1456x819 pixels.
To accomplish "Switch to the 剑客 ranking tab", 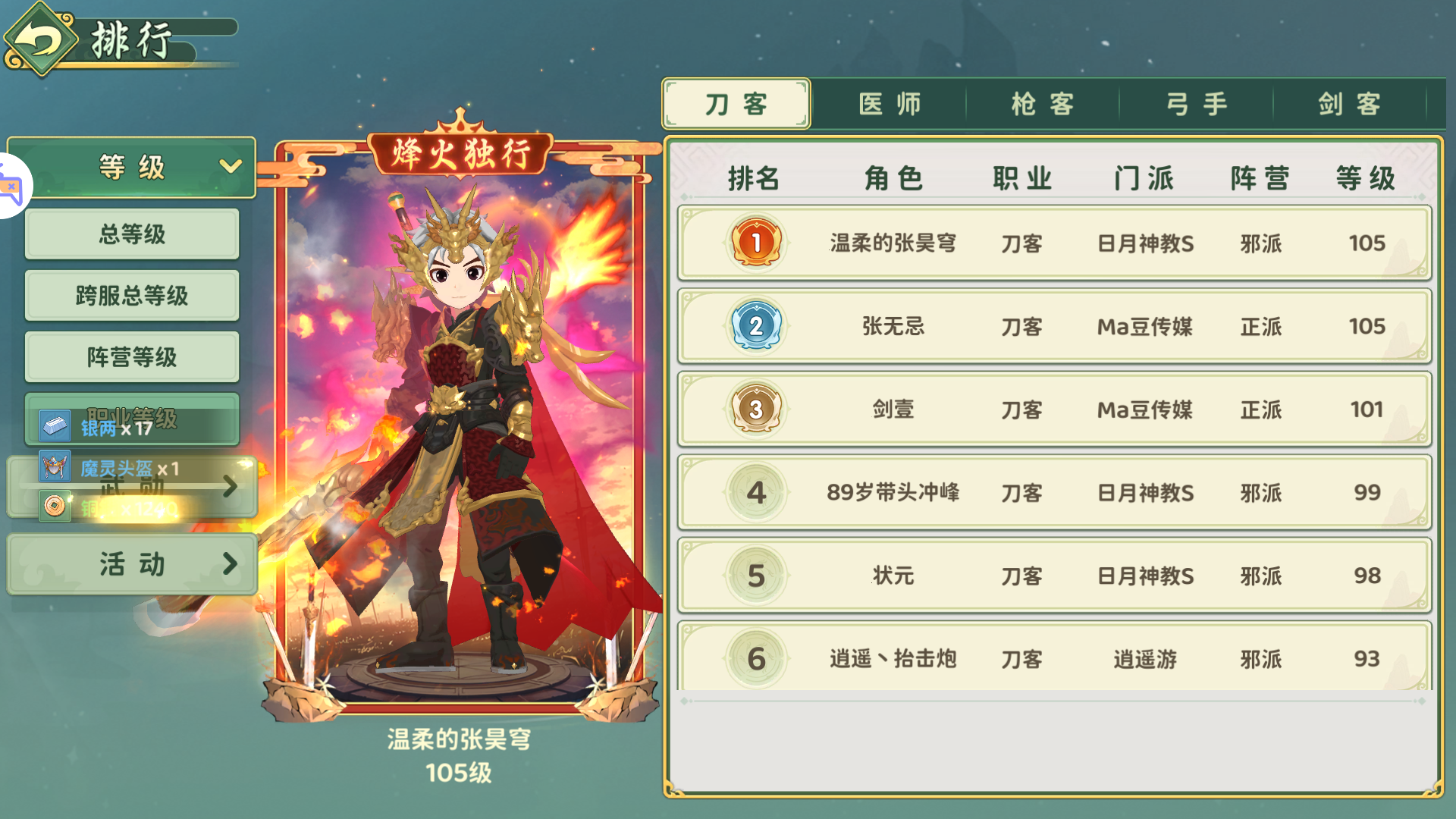I will tap(1348, 104).
